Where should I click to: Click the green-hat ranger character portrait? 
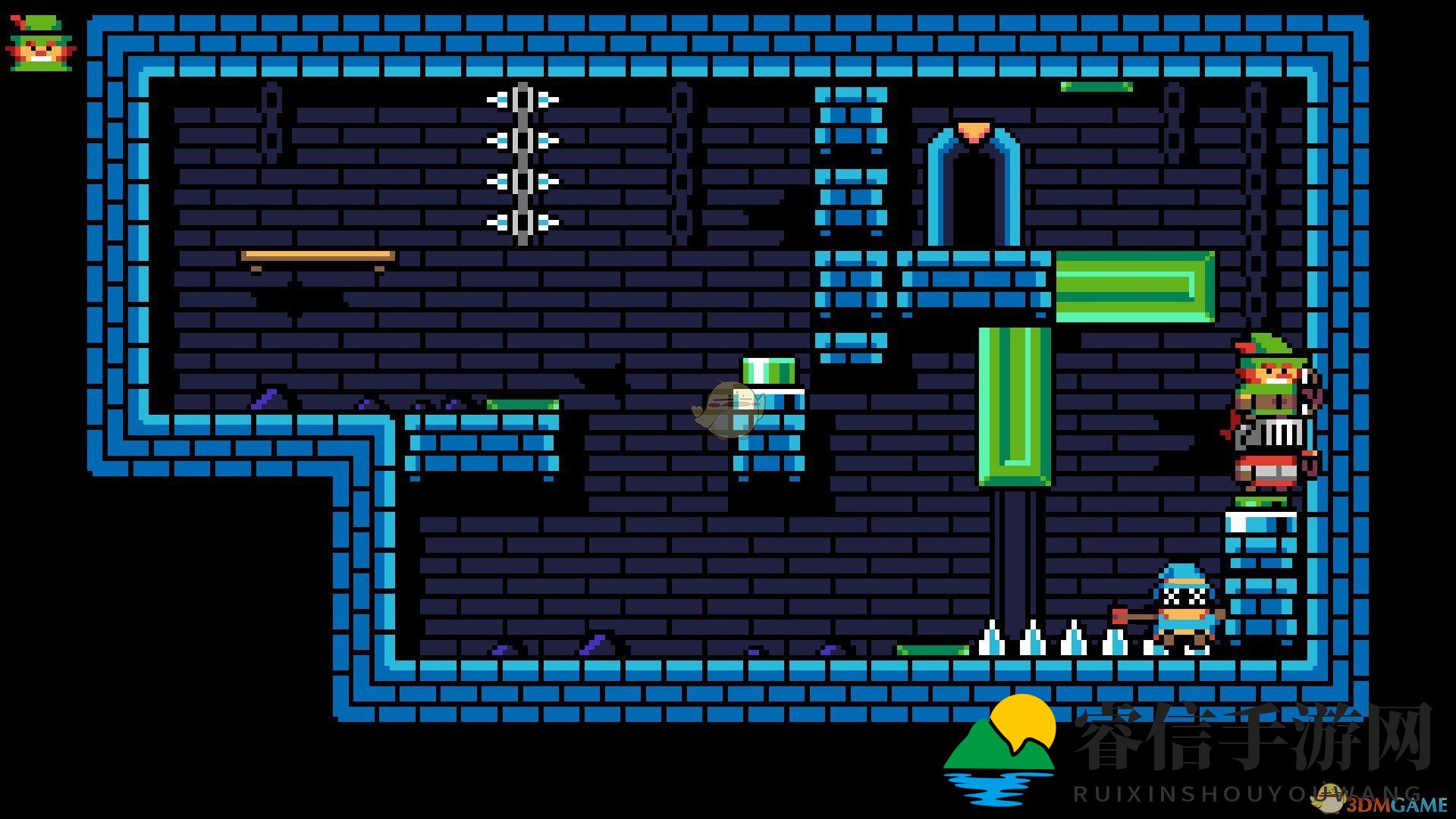pos(41,43)
